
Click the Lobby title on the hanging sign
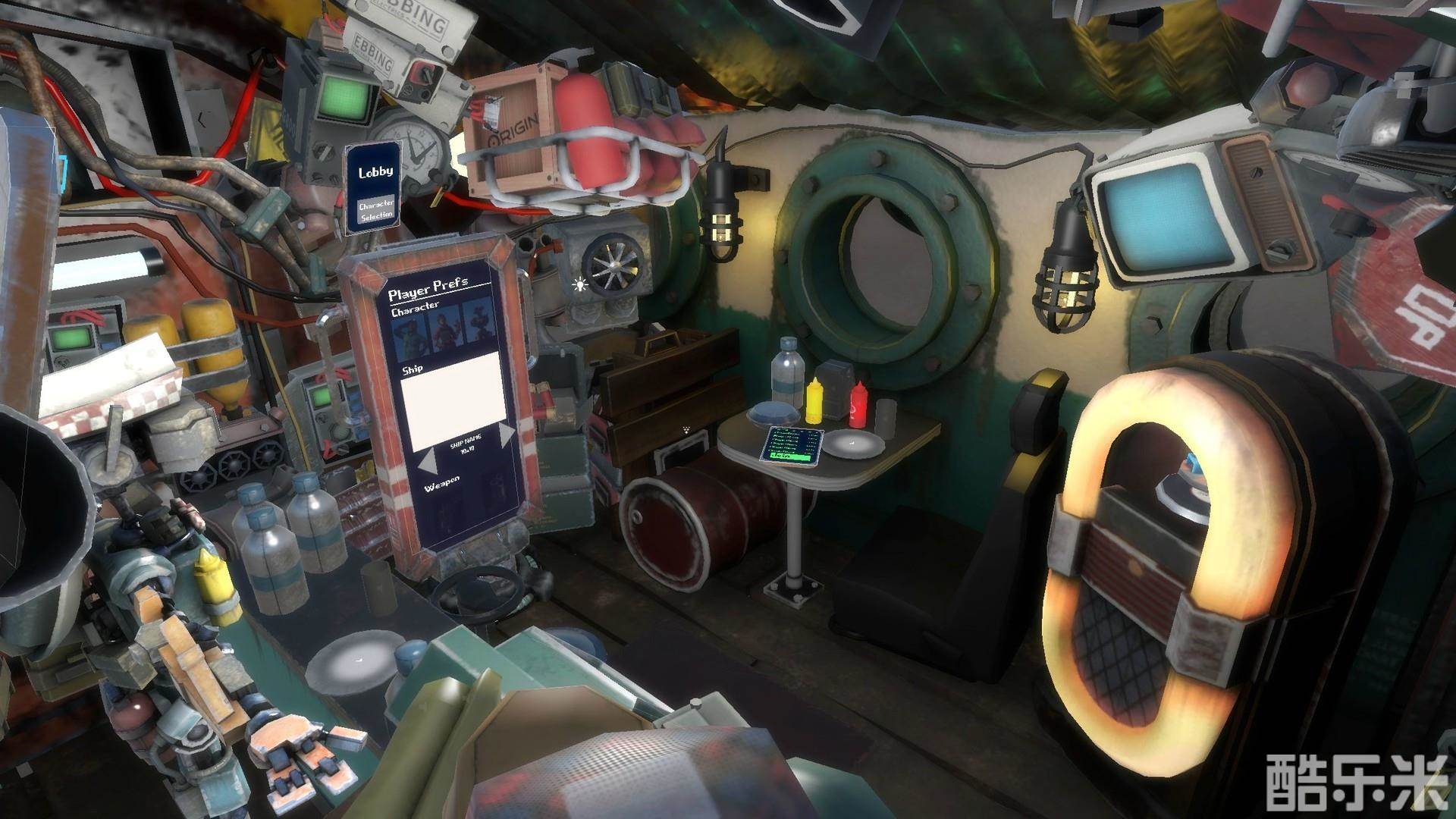coord(375,172)
